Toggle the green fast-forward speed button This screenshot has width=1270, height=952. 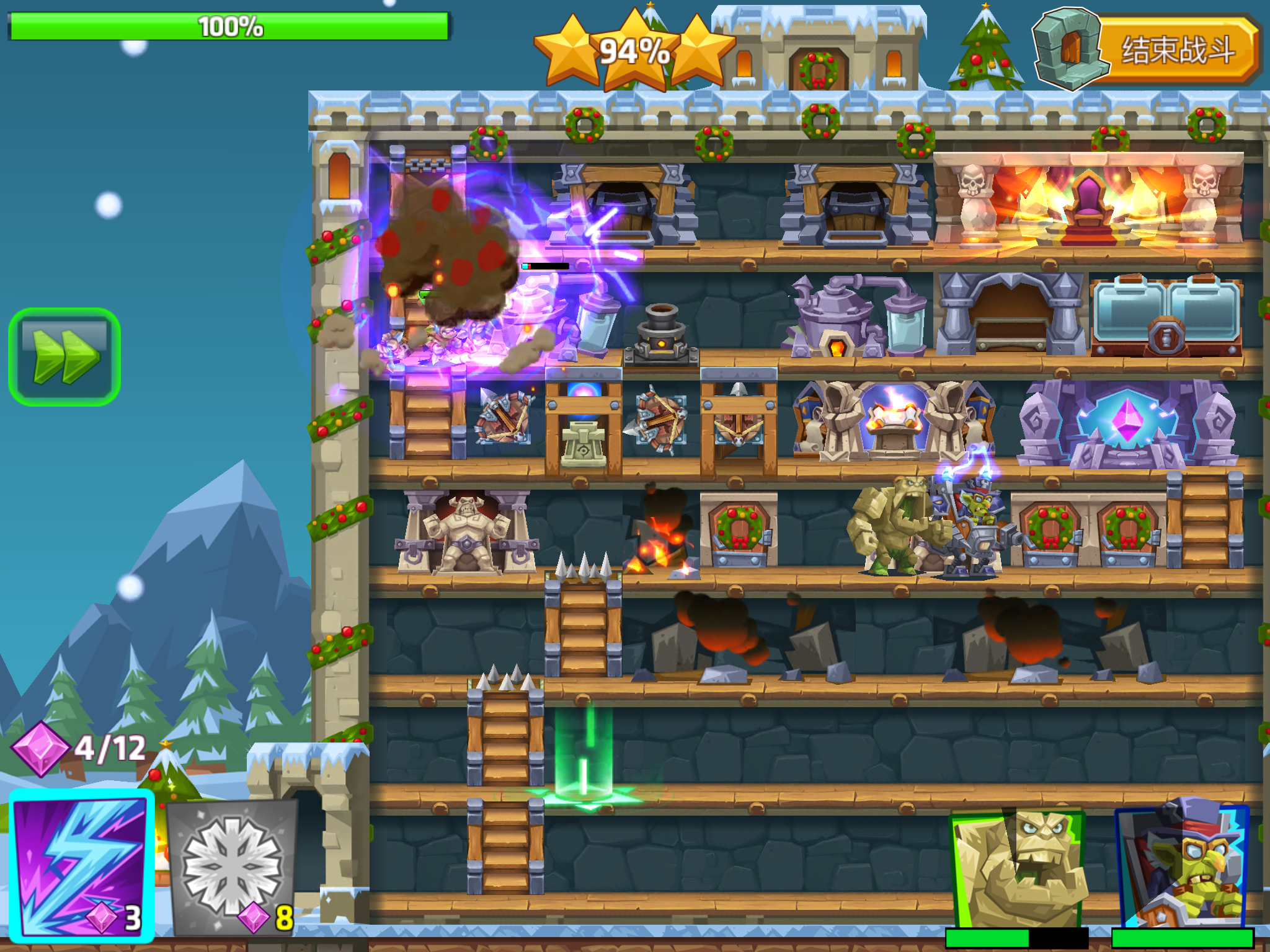pos(64,357)
